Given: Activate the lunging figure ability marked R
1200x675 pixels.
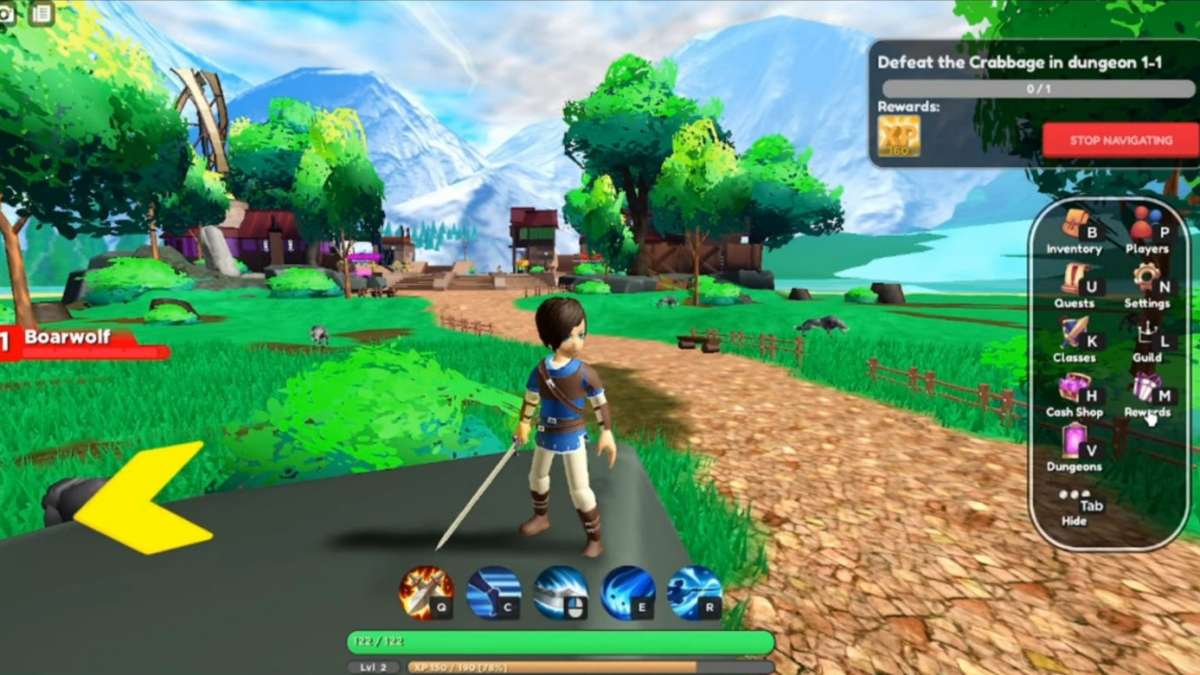Looking at the screenshot, I should [x=694, y=592].
